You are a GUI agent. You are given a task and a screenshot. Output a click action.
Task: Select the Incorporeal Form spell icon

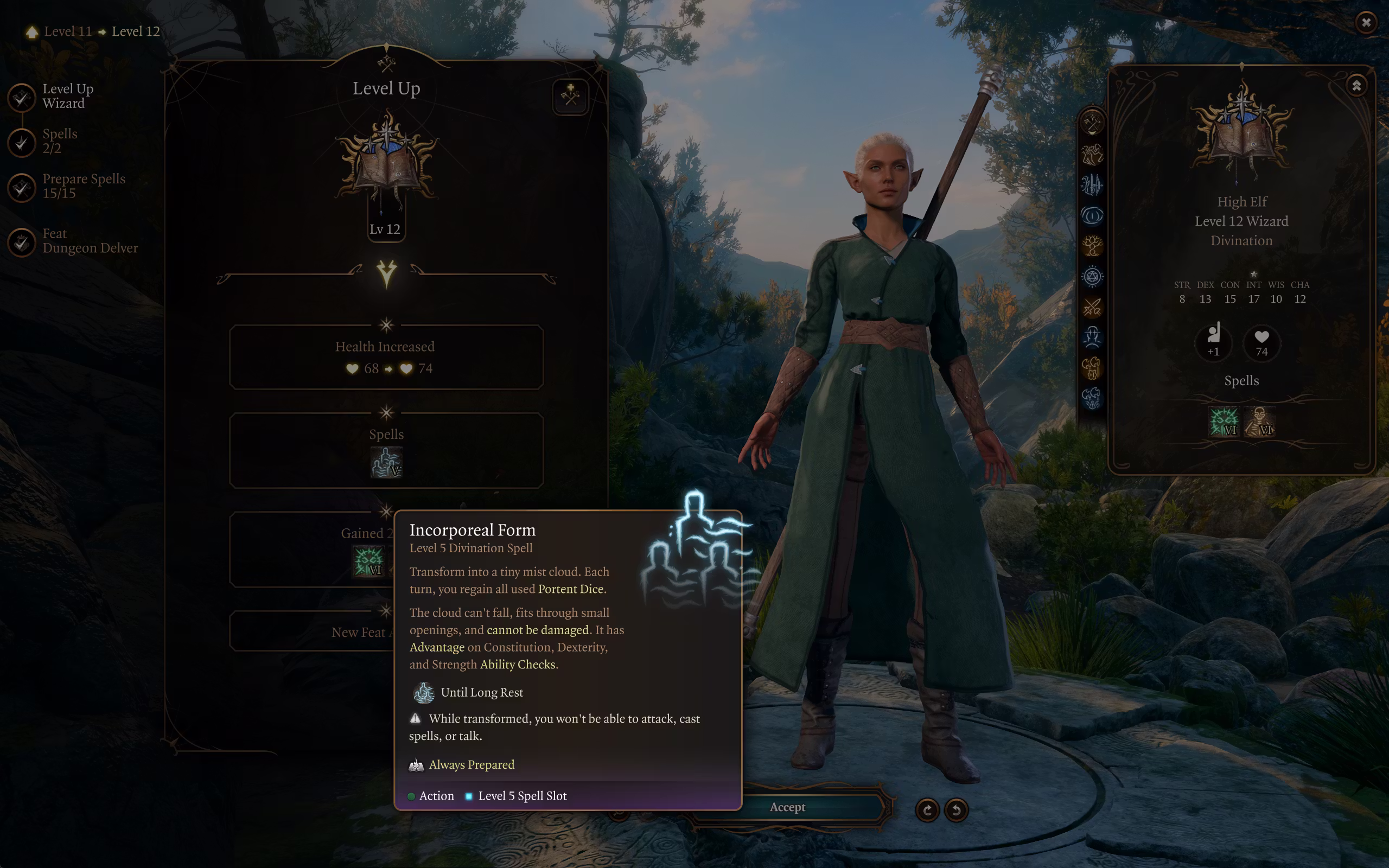(386, 463)
